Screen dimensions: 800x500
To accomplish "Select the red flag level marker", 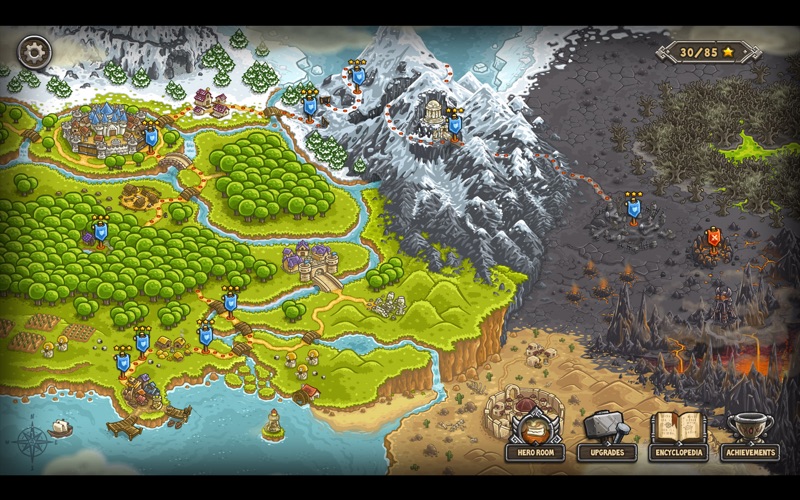I will 713,238.
